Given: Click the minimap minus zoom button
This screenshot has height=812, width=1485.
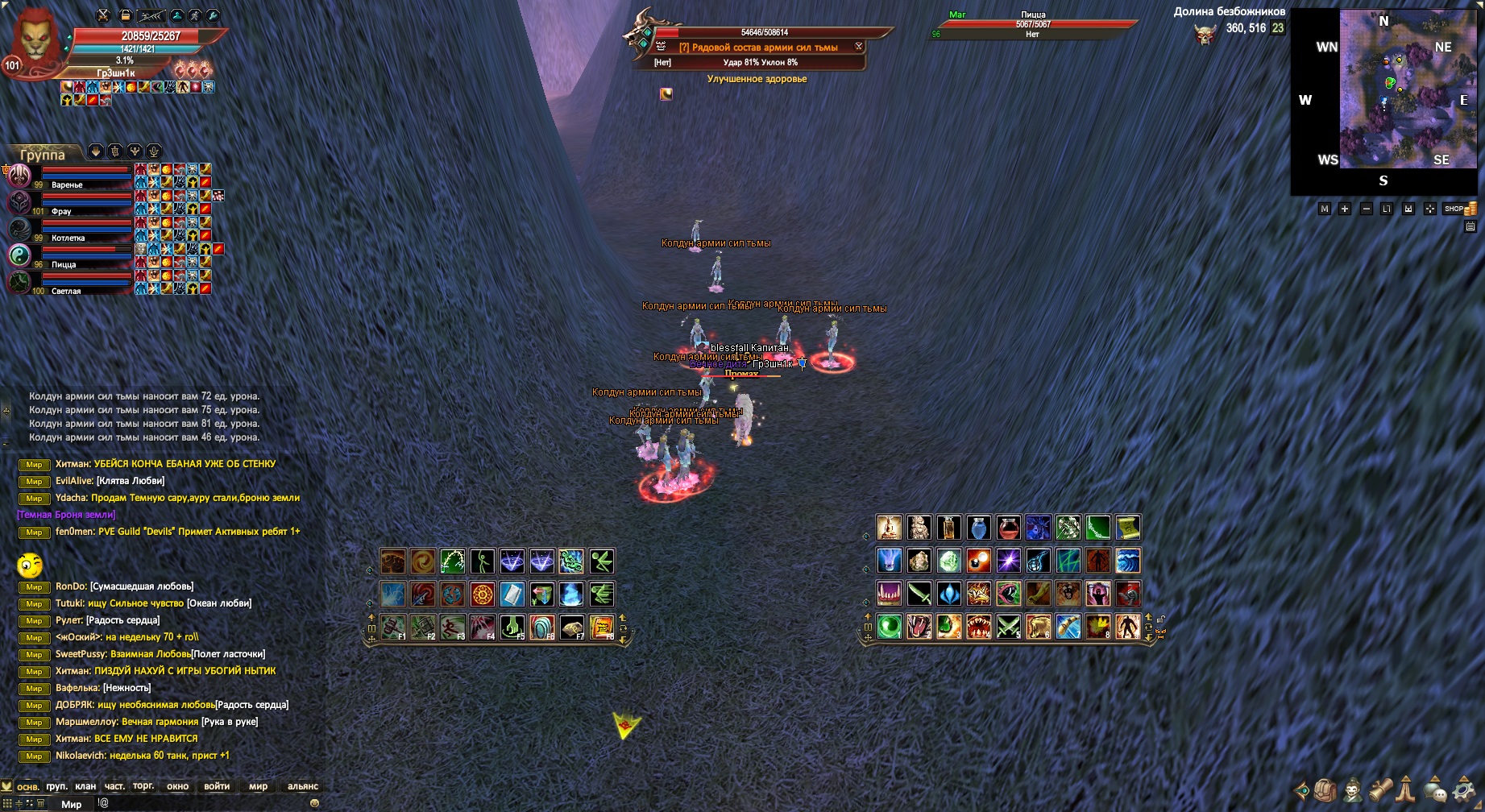Looking at the screenshot, I should point(1366,209).
